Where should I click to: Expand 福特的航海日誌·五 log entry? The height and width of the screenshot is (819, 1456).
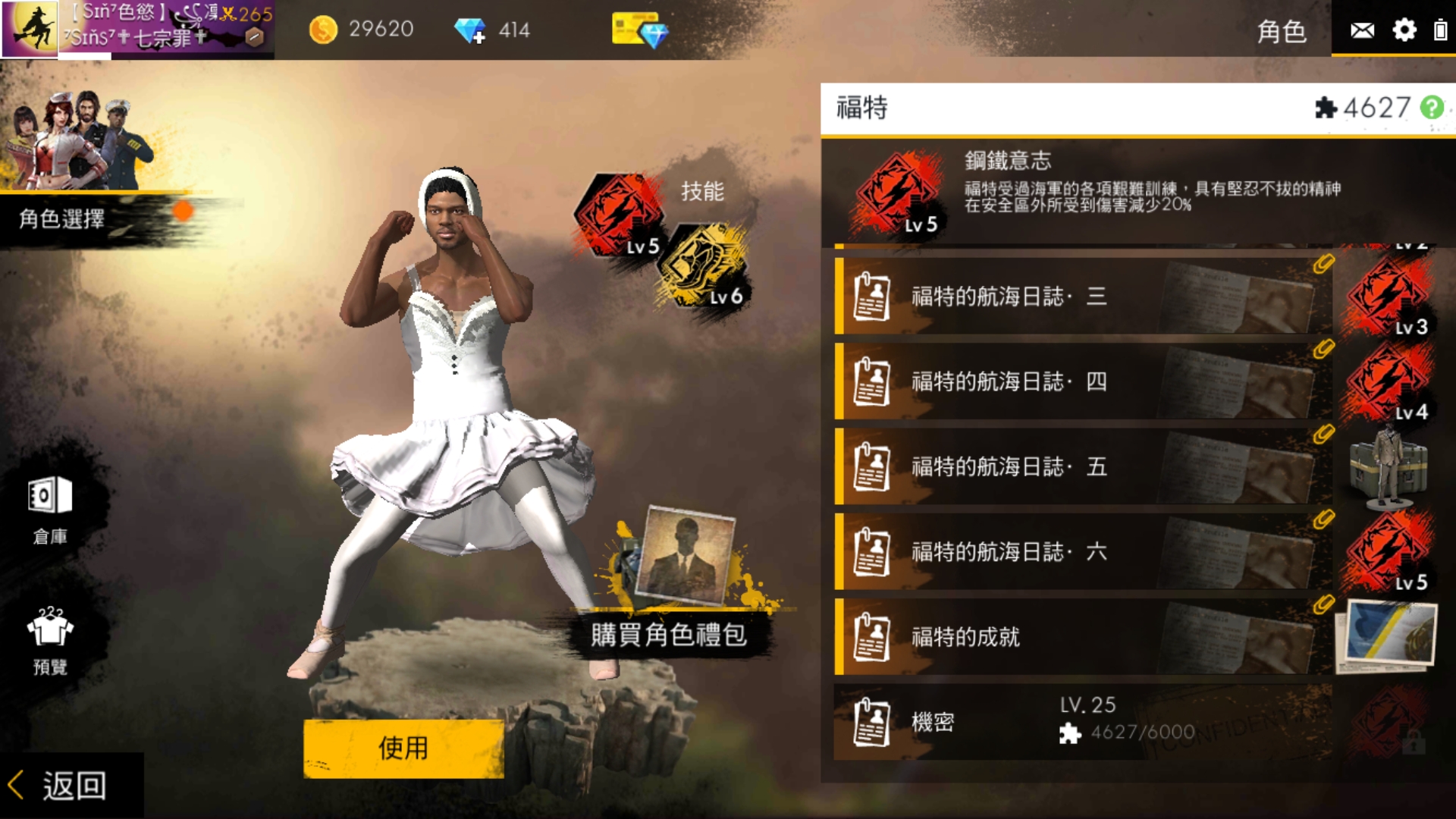tap(1062, 467)
